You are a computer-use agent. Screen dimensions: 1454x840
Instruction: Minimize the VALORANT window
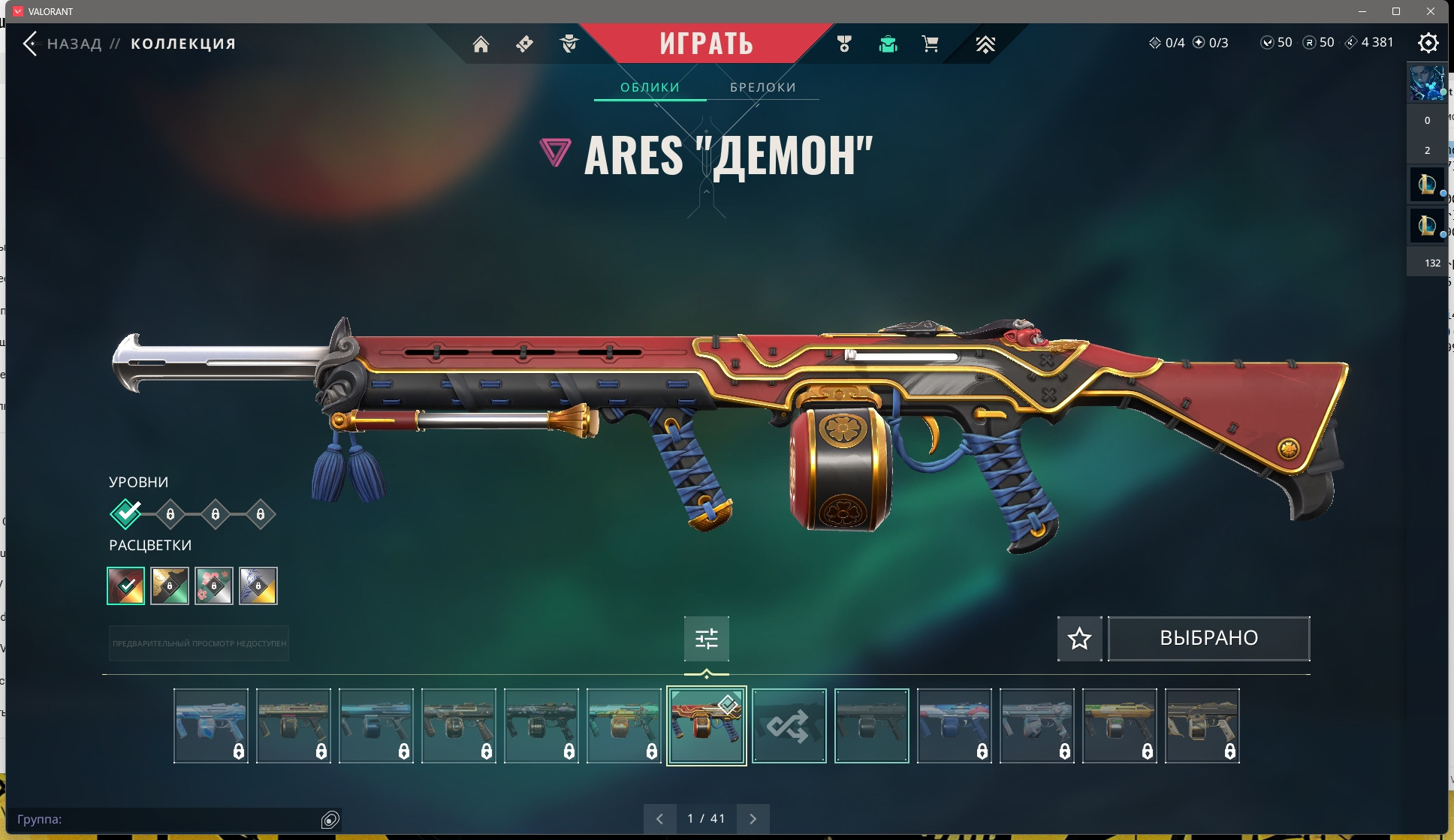click(x=1362, y=11)
